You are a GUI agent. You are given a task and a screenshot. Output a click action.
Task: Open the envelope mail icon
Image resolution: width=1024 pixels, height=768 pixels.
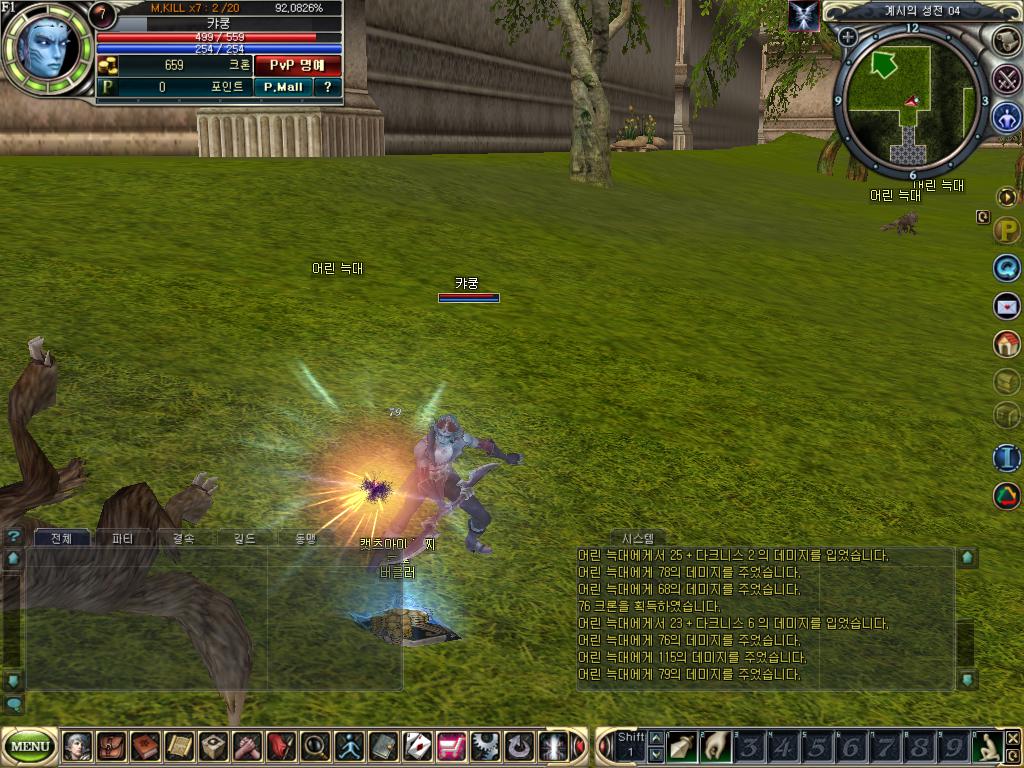pyautogui.click(x=1006, y=306)
